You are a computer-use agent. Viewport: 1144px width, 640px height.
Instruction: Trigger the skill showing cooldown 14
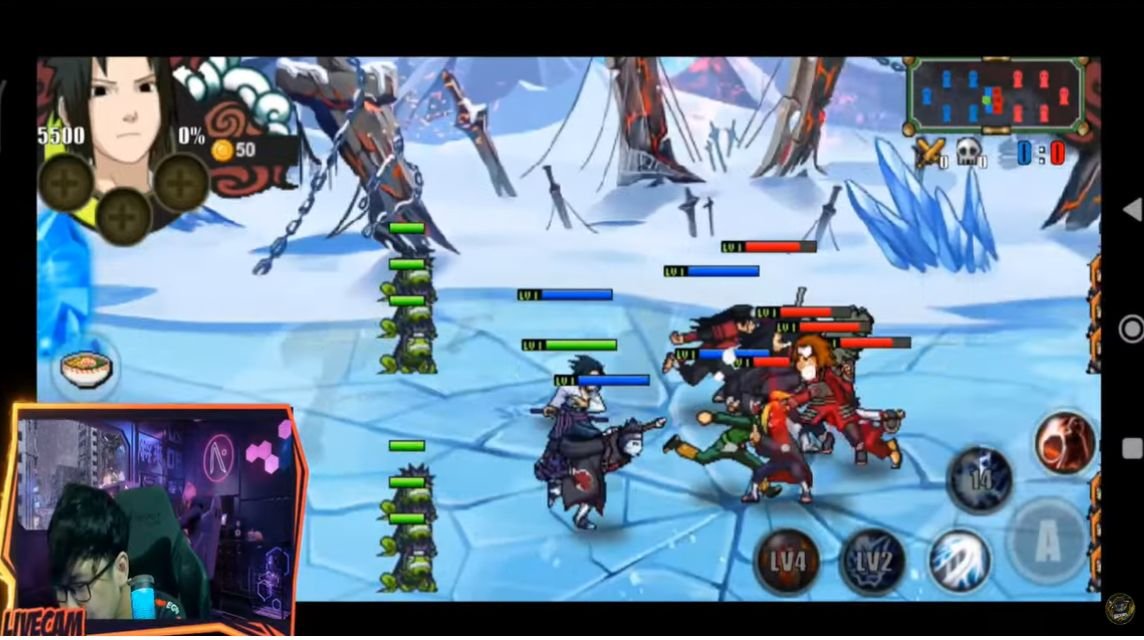coord(980,480)
